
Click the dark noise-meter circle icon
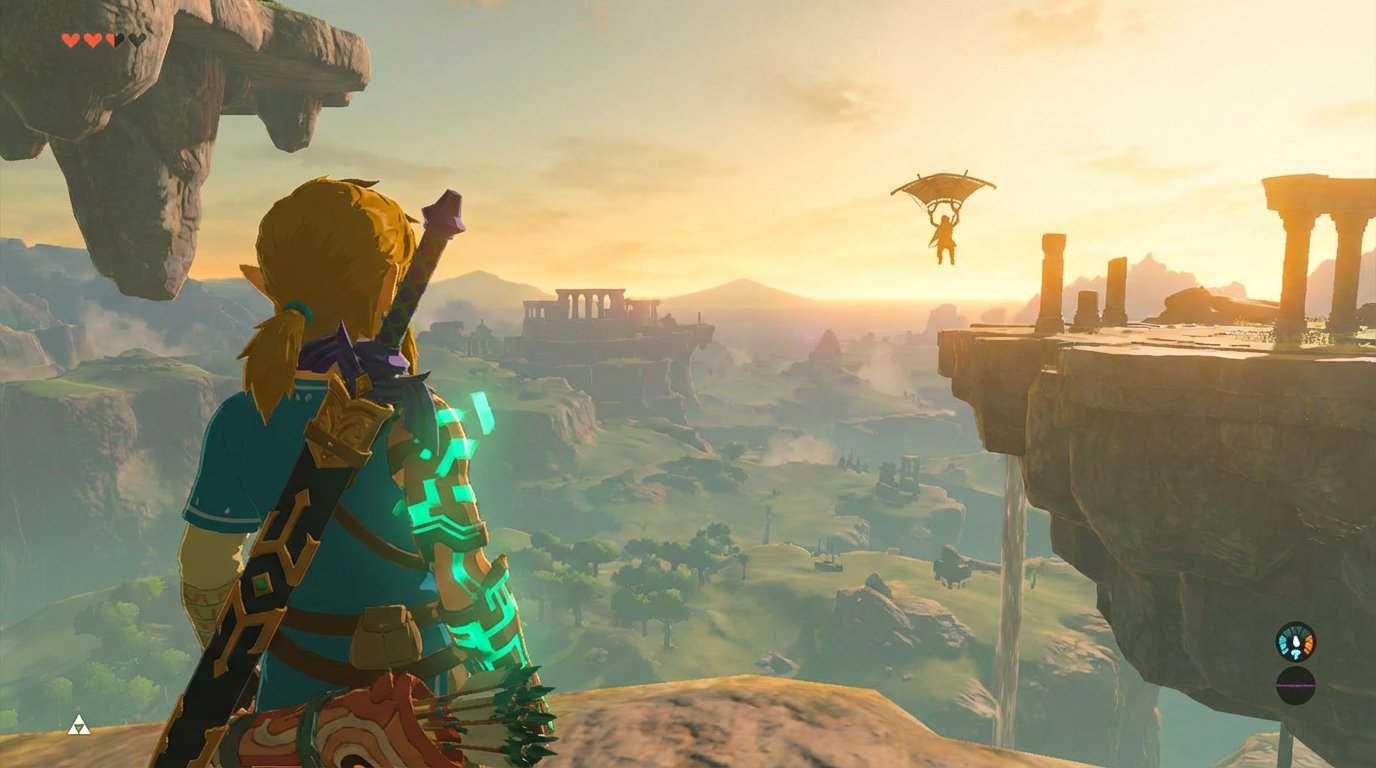(1294, 685)
